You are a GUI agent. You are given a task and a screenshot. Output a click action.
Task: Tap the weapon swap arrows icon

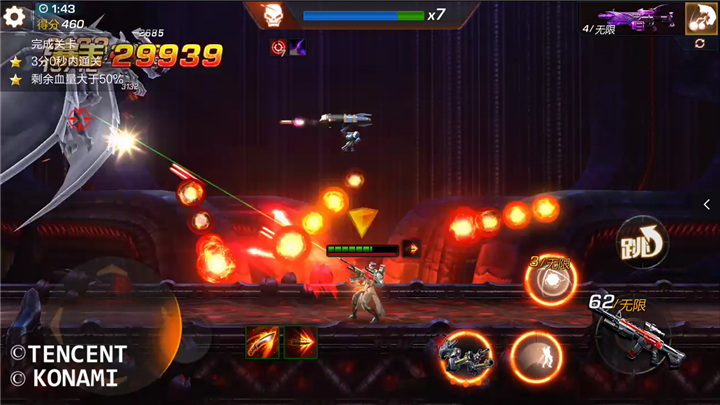[700, 44]
